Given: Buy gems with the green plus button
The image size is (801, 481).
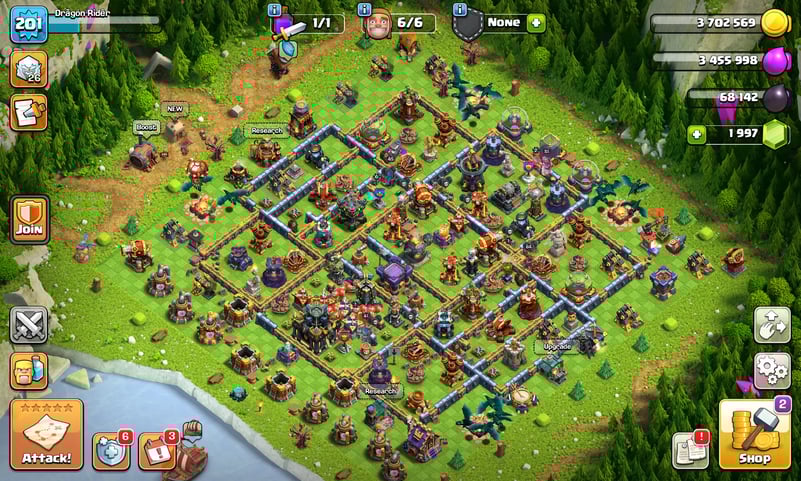Looking at the screenshot, I should [696, 134].
